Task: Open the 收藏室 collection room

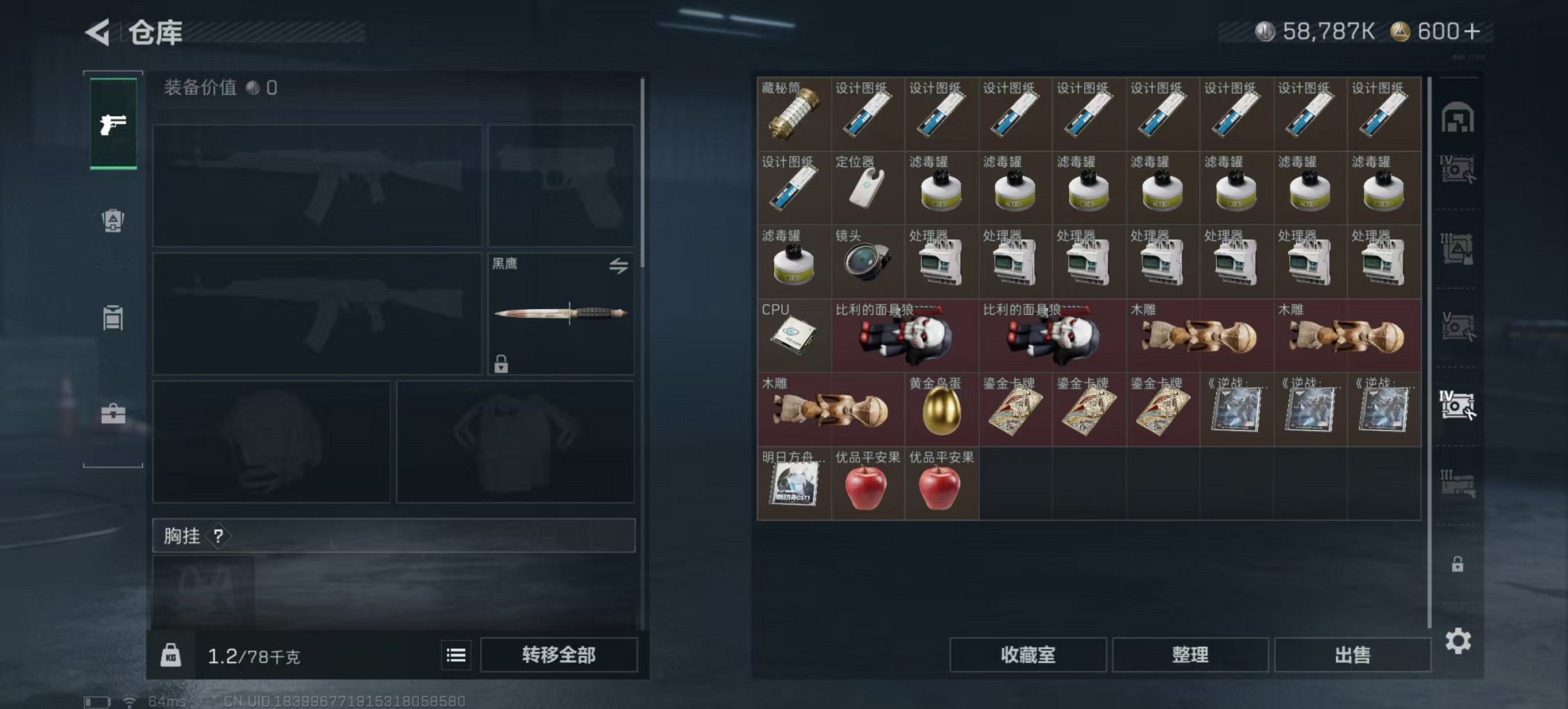Action: point(1027,654)
